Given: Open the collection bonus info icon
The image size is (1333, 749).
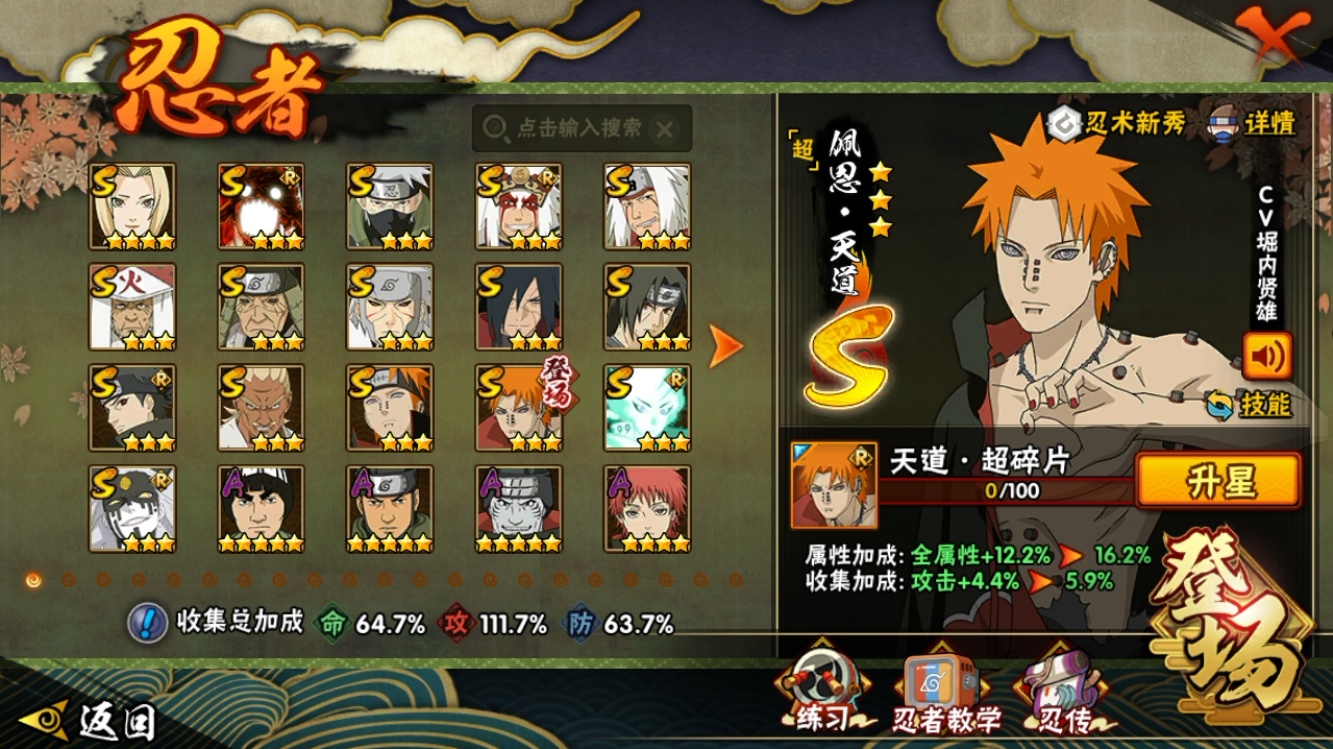Looking at the screenshot, I should (x=147, y=623).
